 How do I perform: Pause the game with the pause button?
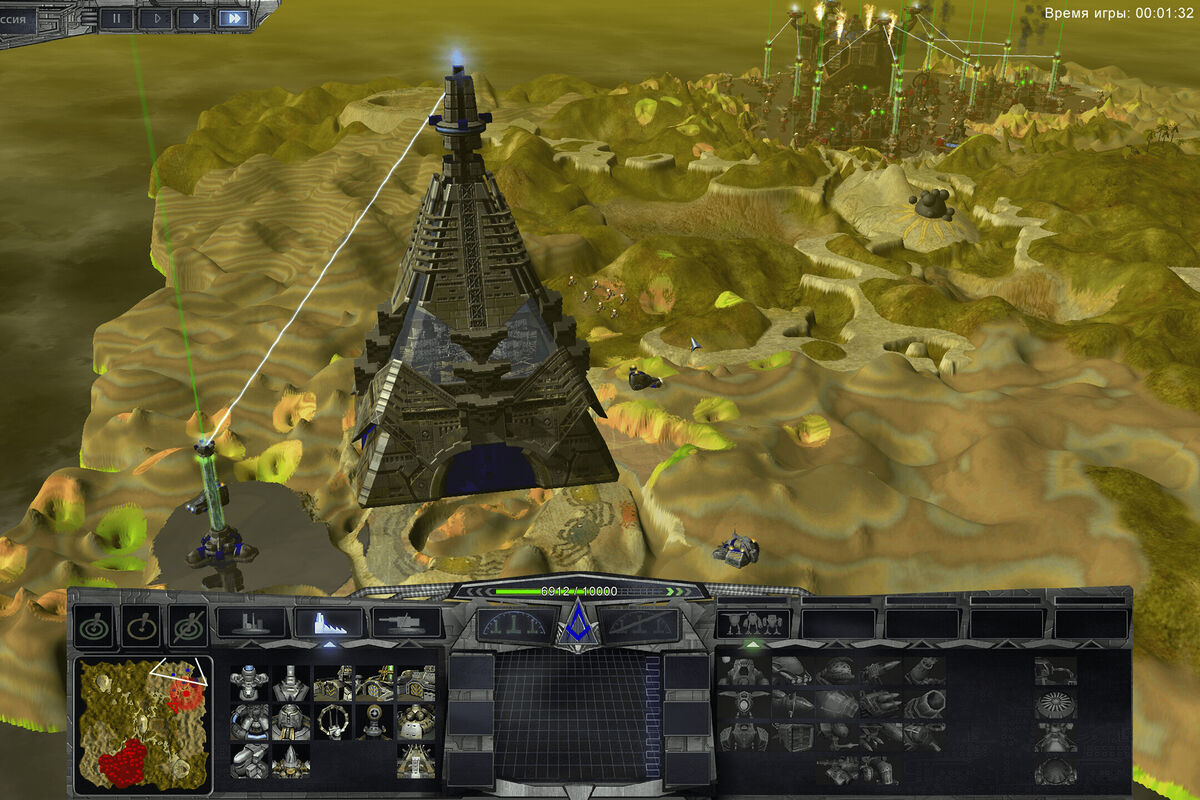point(116,17)
